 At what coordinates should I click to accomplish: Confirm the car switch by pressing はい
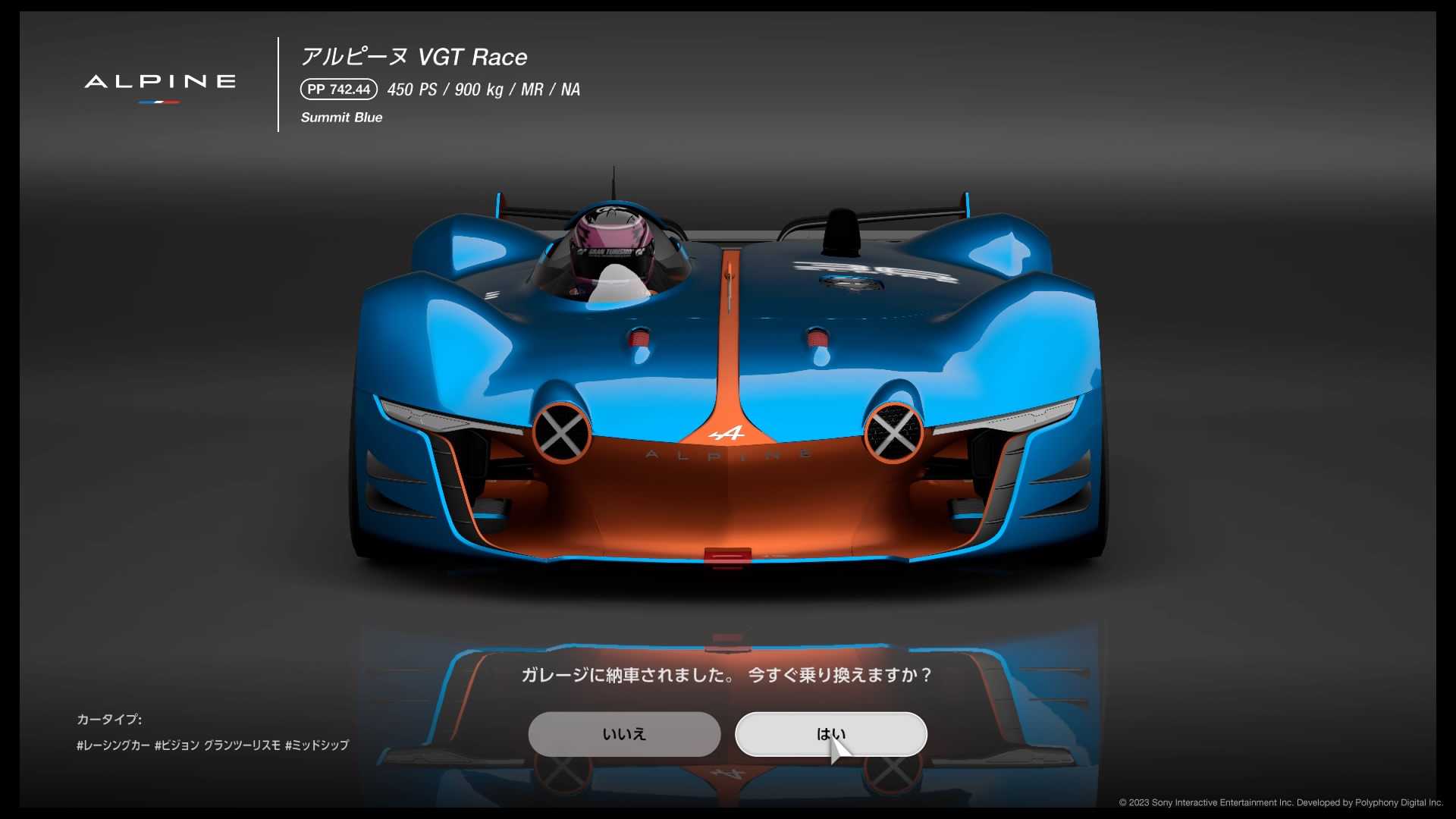point(830,733)
